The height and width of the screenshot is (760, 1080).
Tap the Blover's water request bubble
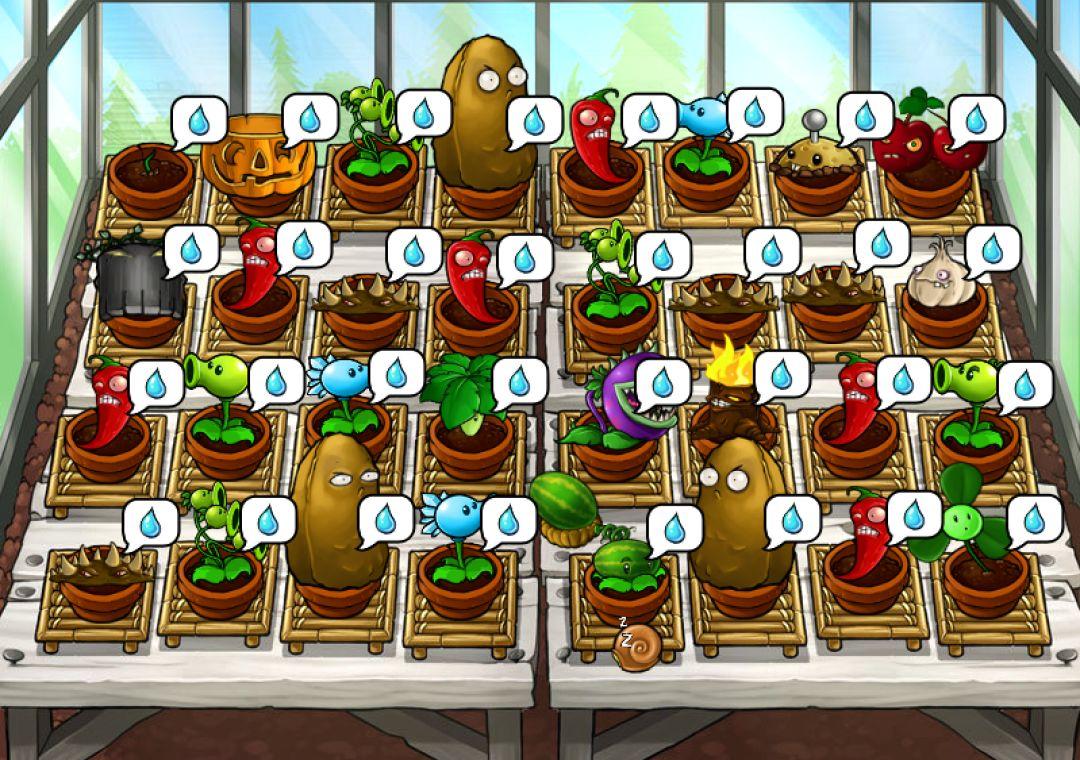click(x=1034, y=519)
